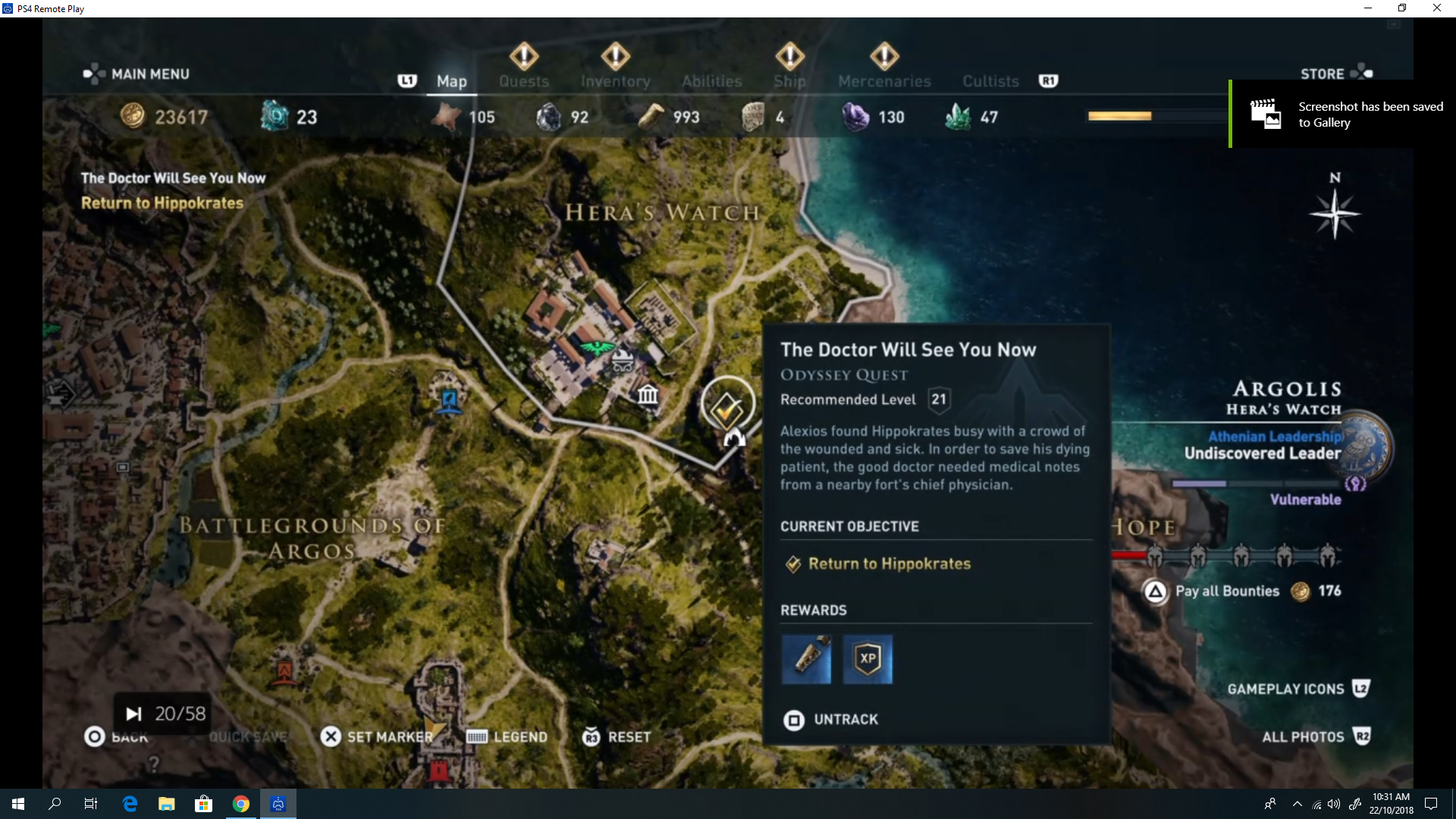Select the Map tab
The width and height of the screenshot is (1456, 819).
451,81
